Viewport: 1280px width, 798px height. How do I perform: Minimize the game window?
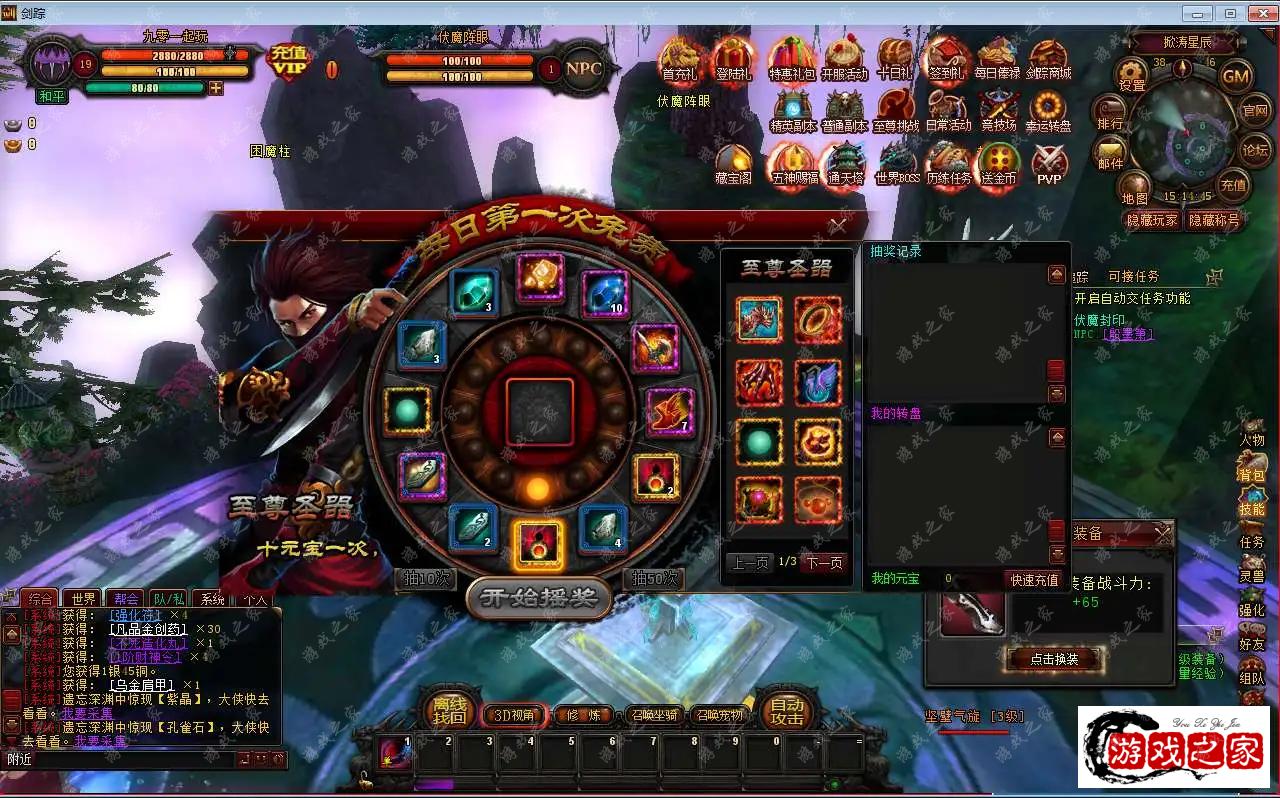coord(1198,14)
